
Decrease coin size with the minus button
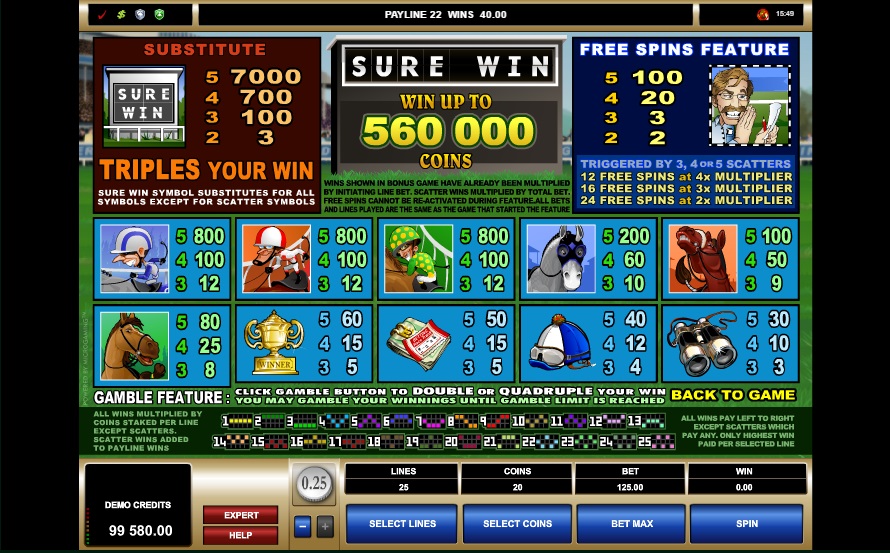[303, 527]
